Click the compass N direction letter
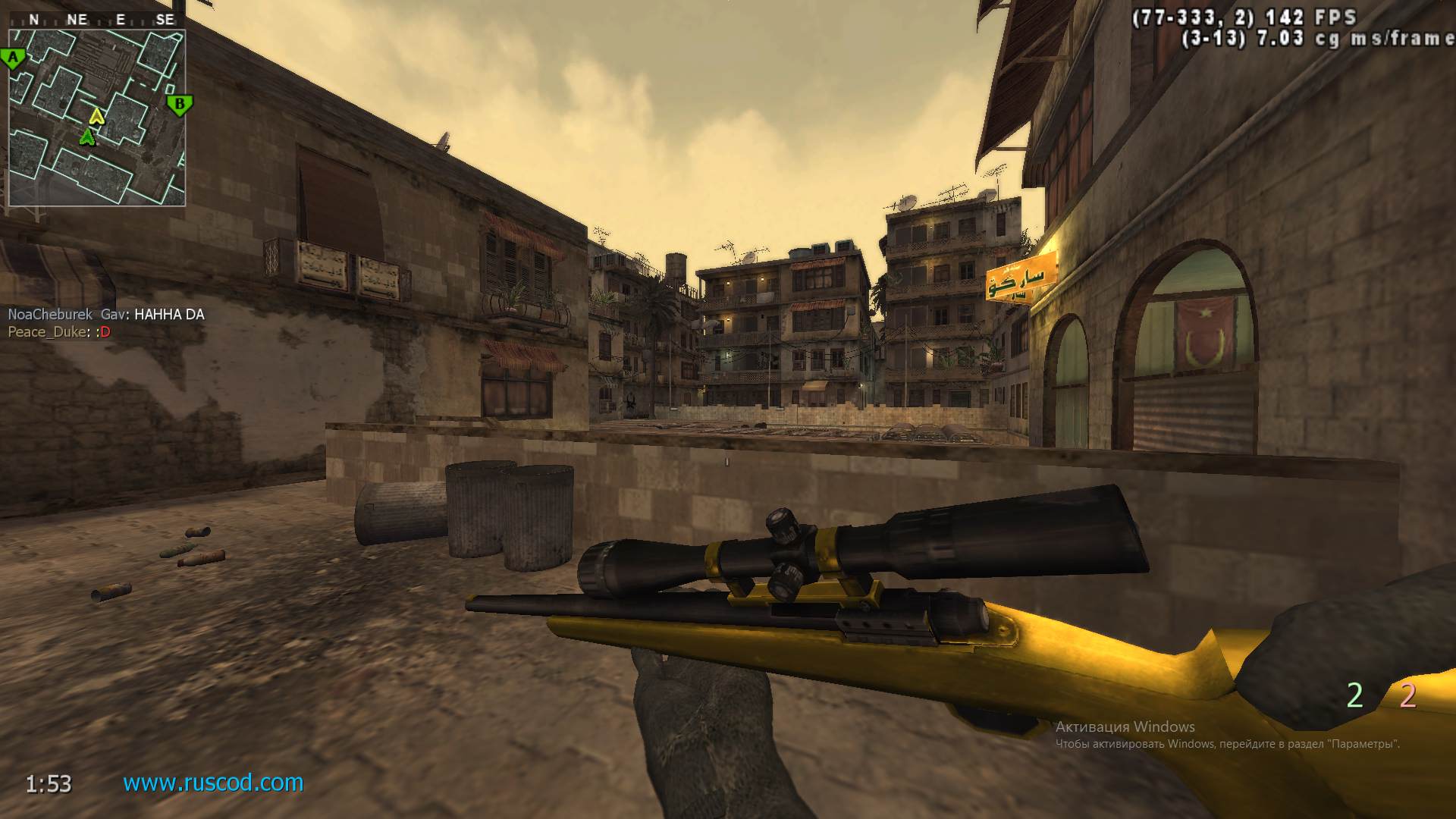Image resolution: width=1456 pixels, height=819 pixels. (x=33, y=18)
